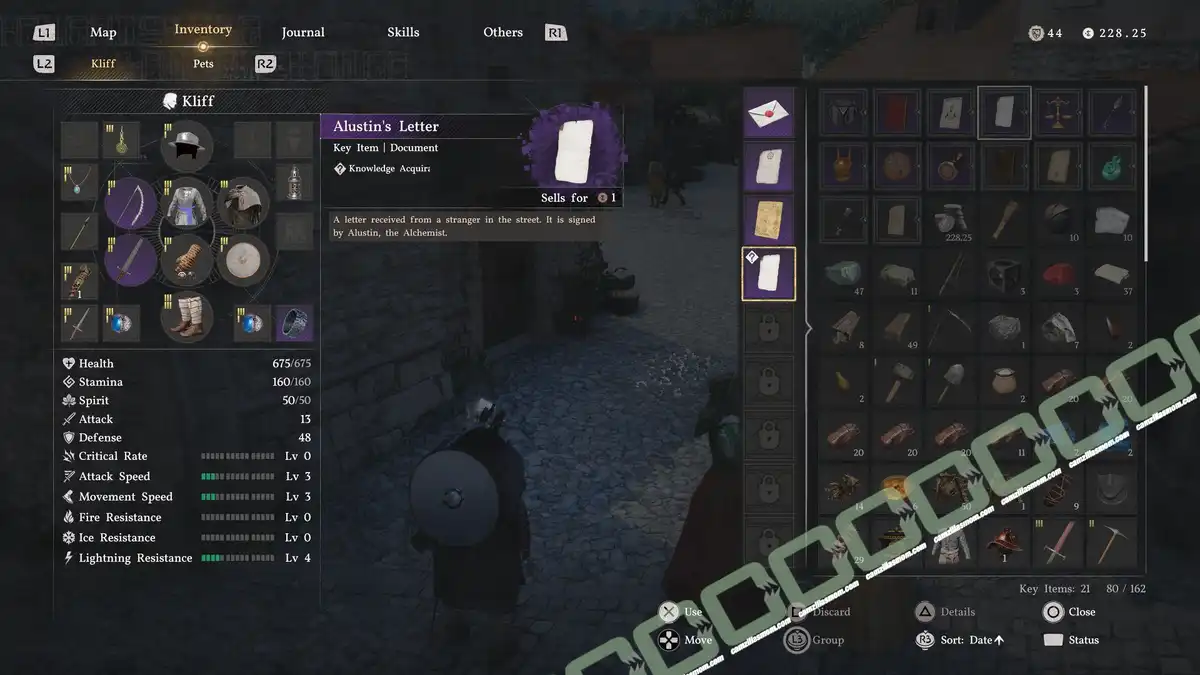Choose the green coiled serpent item
The width and height of the screenshot is (1200, 675).
1112,166
